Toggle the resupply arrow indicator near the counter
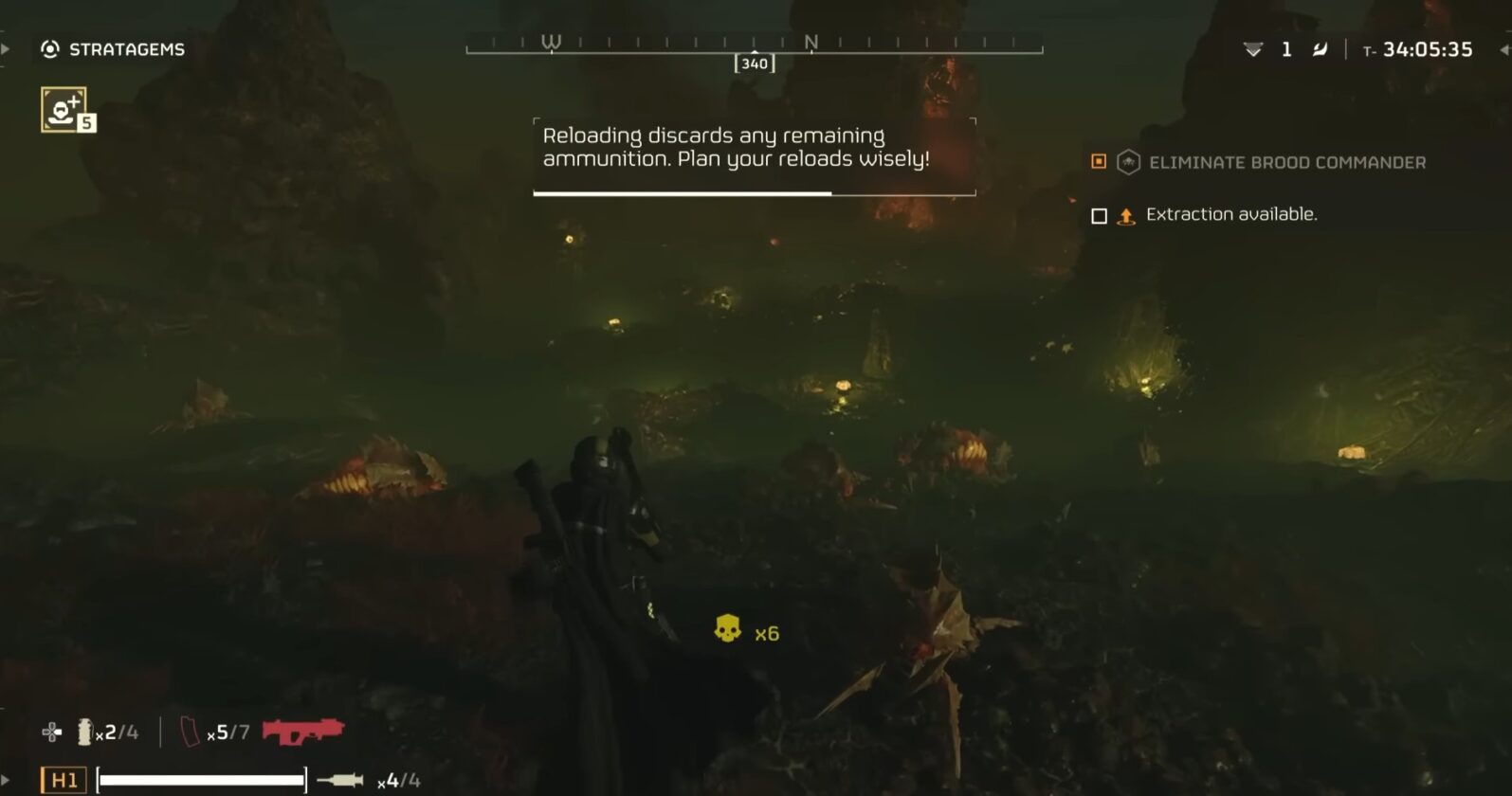The image size is (1512, 796). (x=1253, y=48)
